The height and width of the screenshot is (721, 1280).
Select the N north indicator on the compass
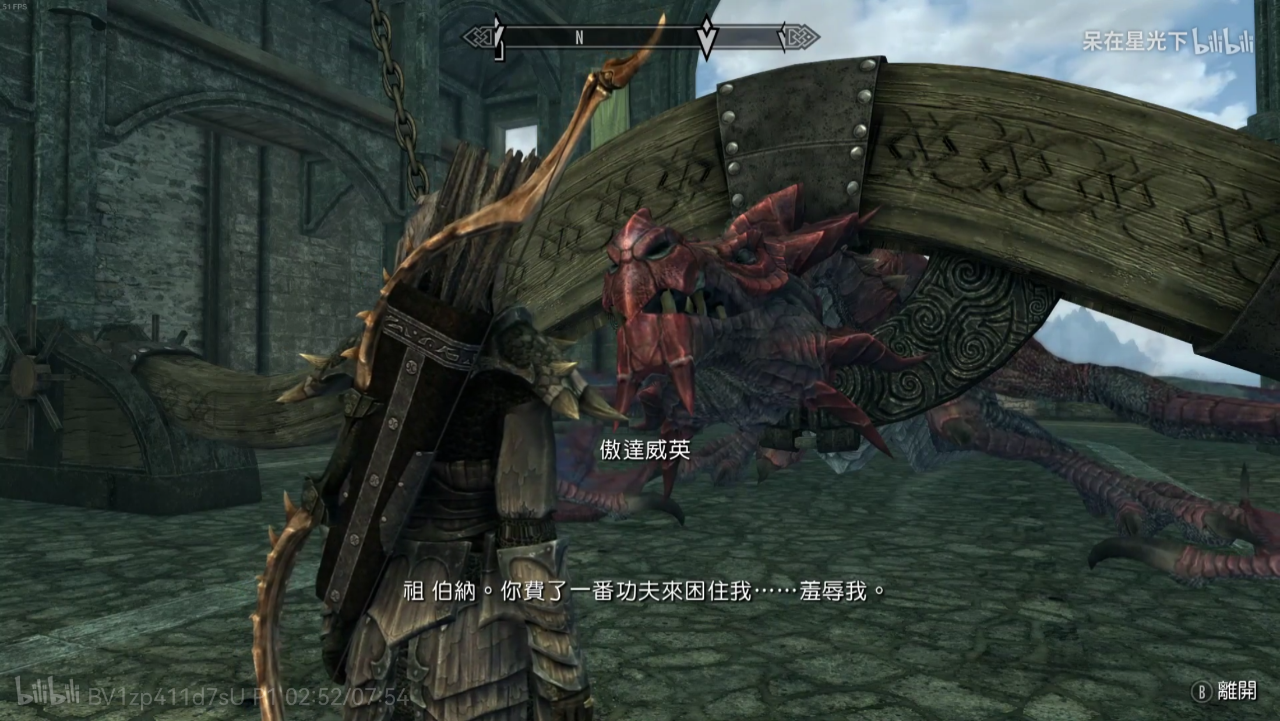[579, 38]
